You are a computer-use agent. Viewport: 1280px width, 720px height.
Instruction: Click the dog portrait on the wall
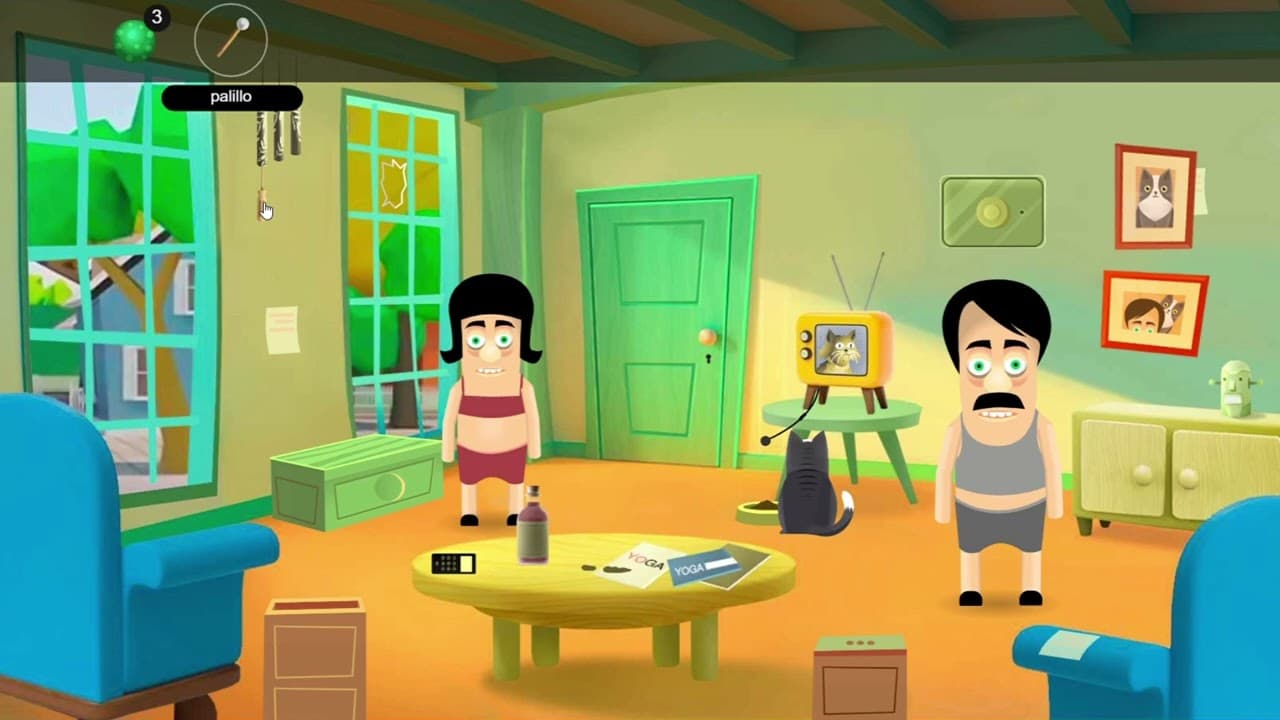point(1153,193)
